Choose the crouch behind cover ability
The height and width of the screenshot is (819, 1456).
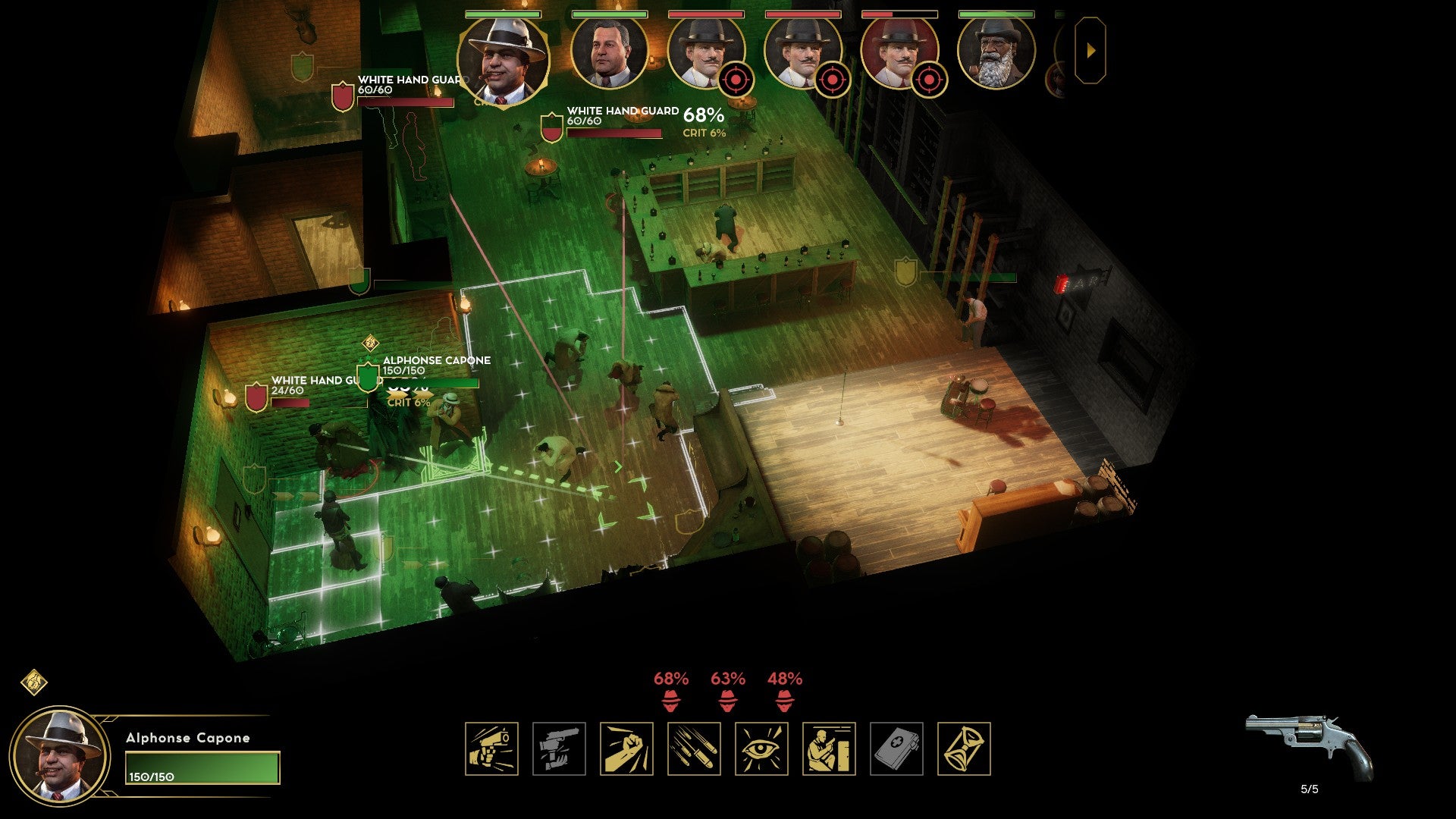tap(829, 748)
